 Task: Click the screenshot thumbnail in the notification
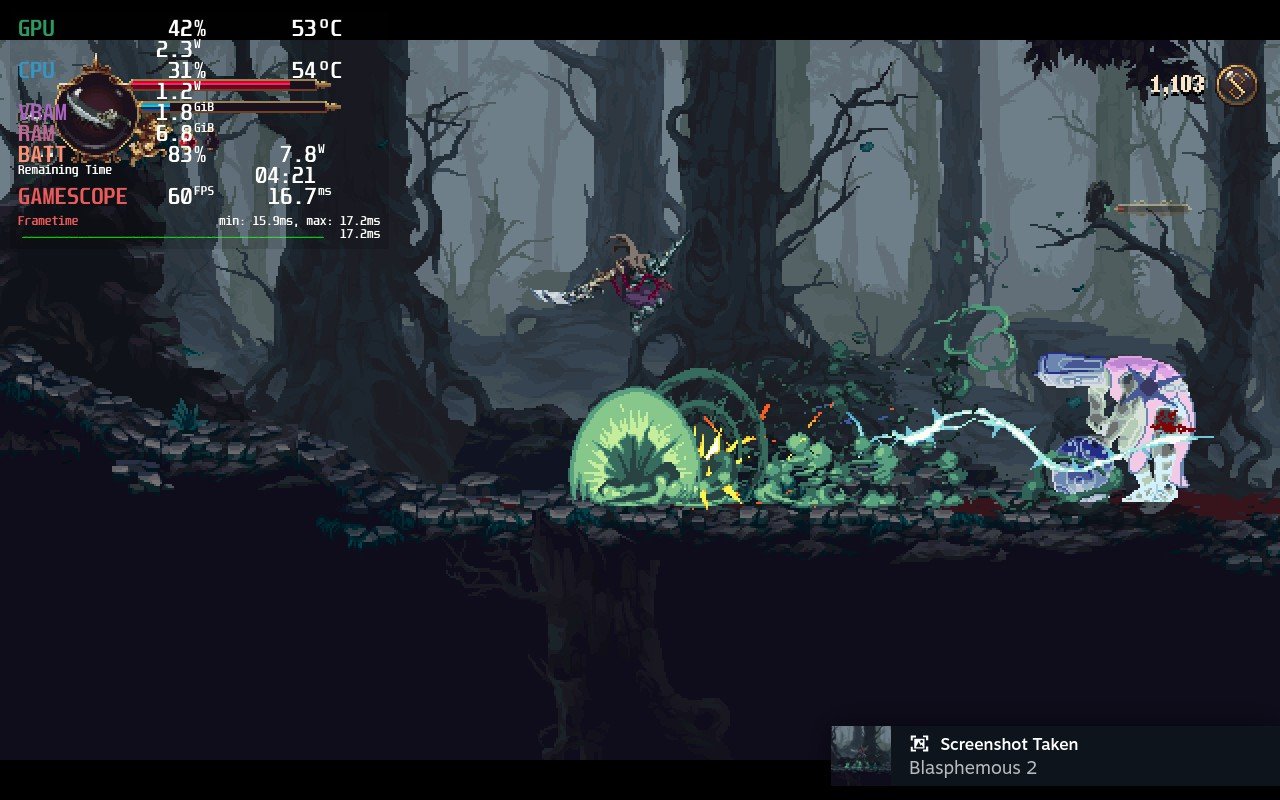[x=861, y=756]
